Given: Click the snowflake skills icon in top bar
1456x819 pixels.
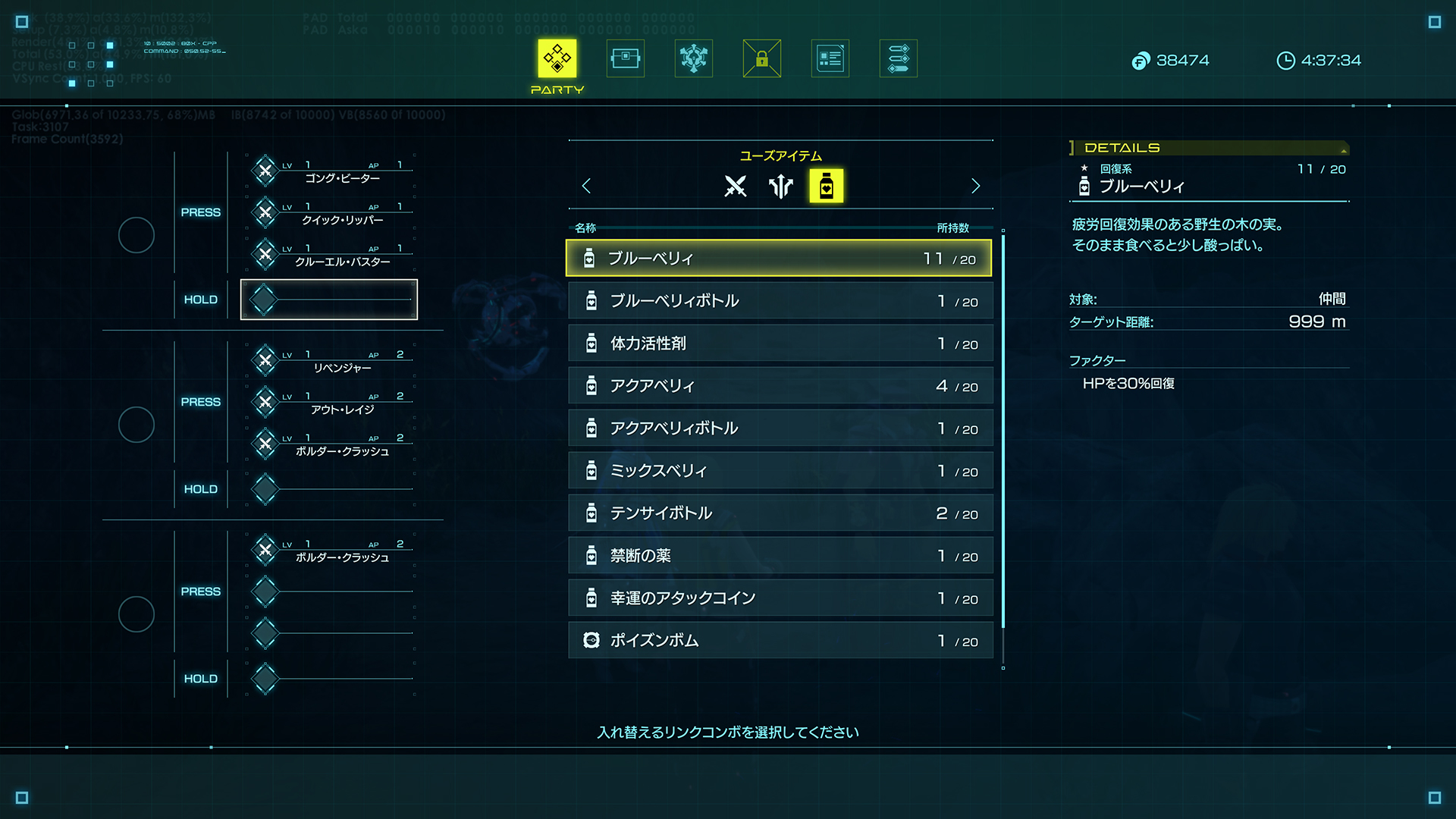Looking at the screenshot, I should [x=693, y=58].
